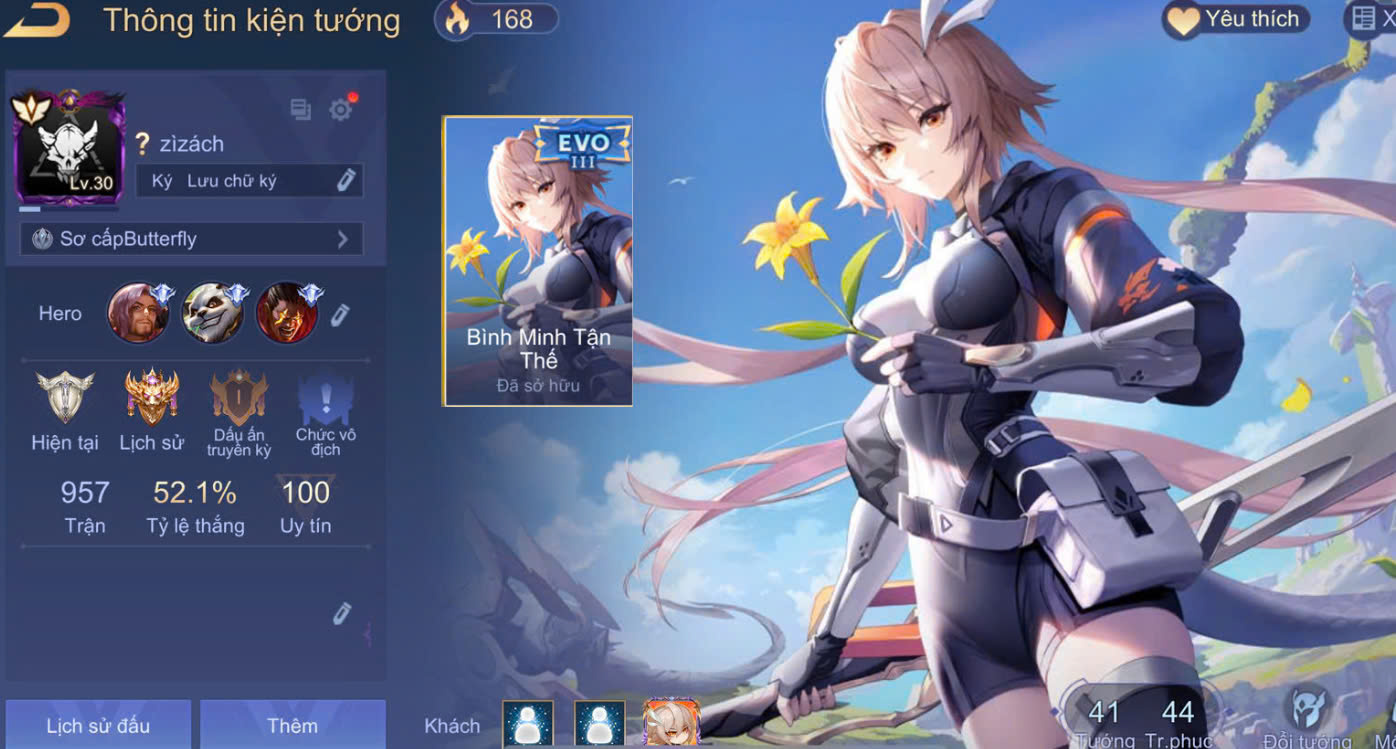Open the copy card icon beside settings
1396x749 pixels.
[300, 109]
